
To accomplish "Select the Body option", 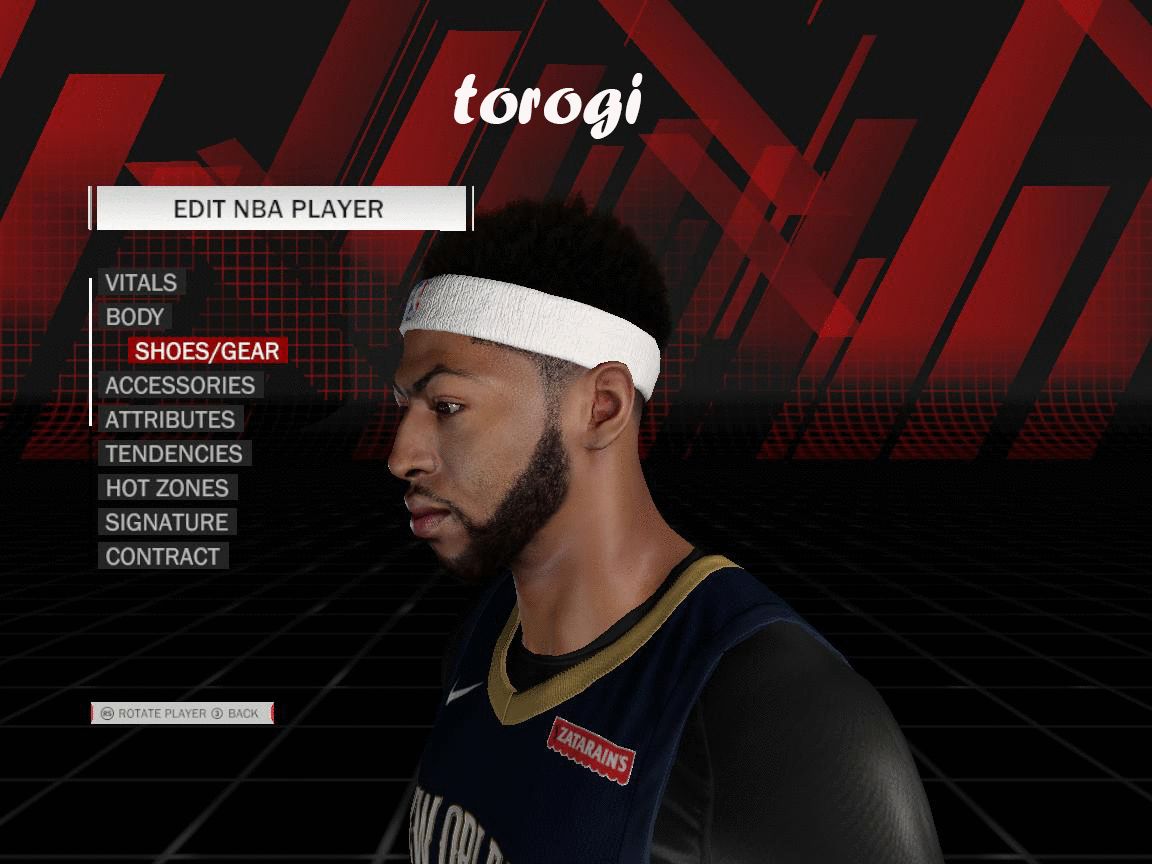I will [x=135, y=317].
